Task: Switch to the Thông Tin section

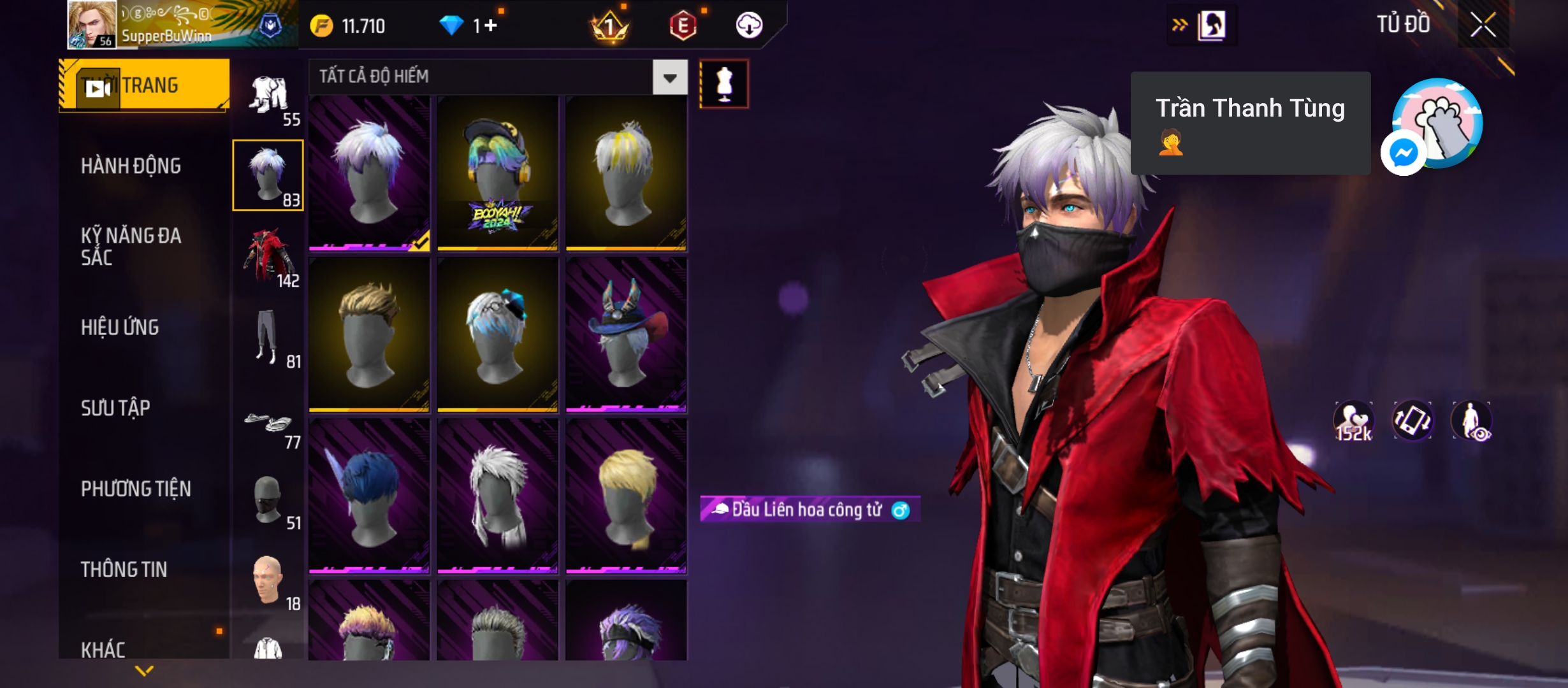Action: 124,570
